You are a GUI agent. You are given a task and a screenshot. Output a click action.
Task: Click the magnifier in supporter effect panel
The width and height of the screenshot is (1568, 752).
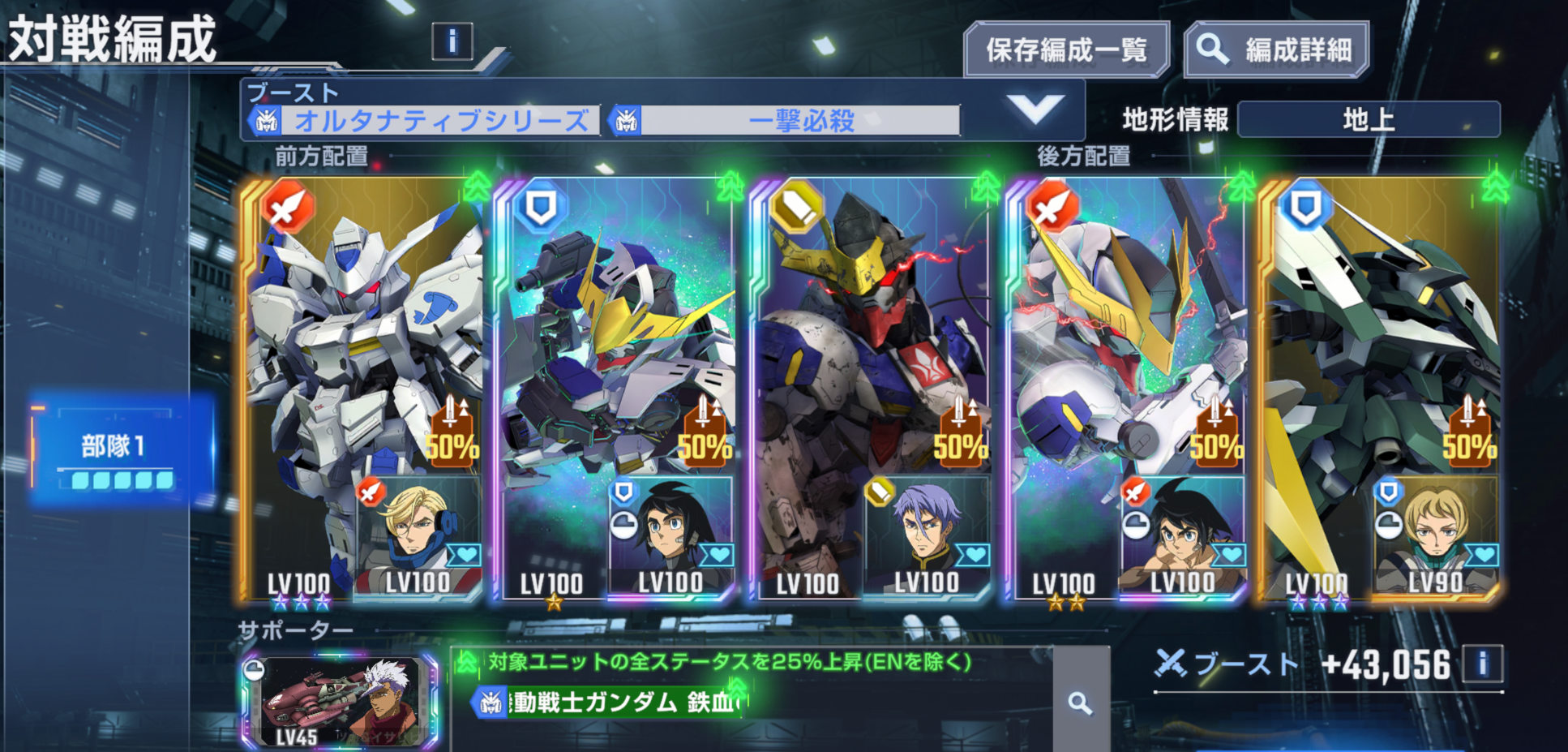click(x=1080, y=703)
